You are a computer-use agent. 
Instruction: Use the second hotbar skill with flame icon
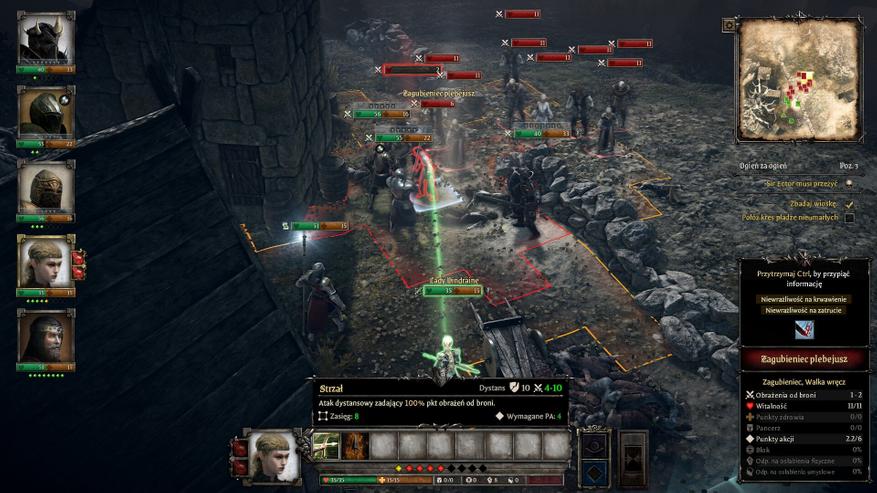355,445
